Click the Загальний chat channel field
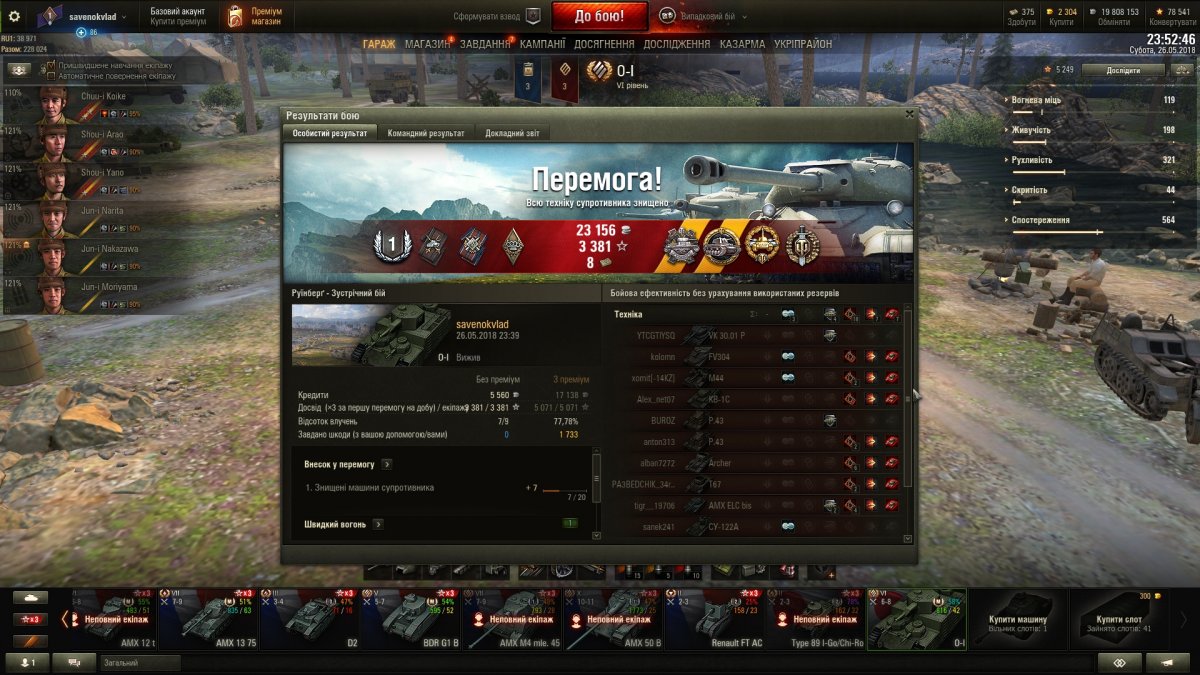This screenshot has width=1200, height=675. tap(140, 663)
